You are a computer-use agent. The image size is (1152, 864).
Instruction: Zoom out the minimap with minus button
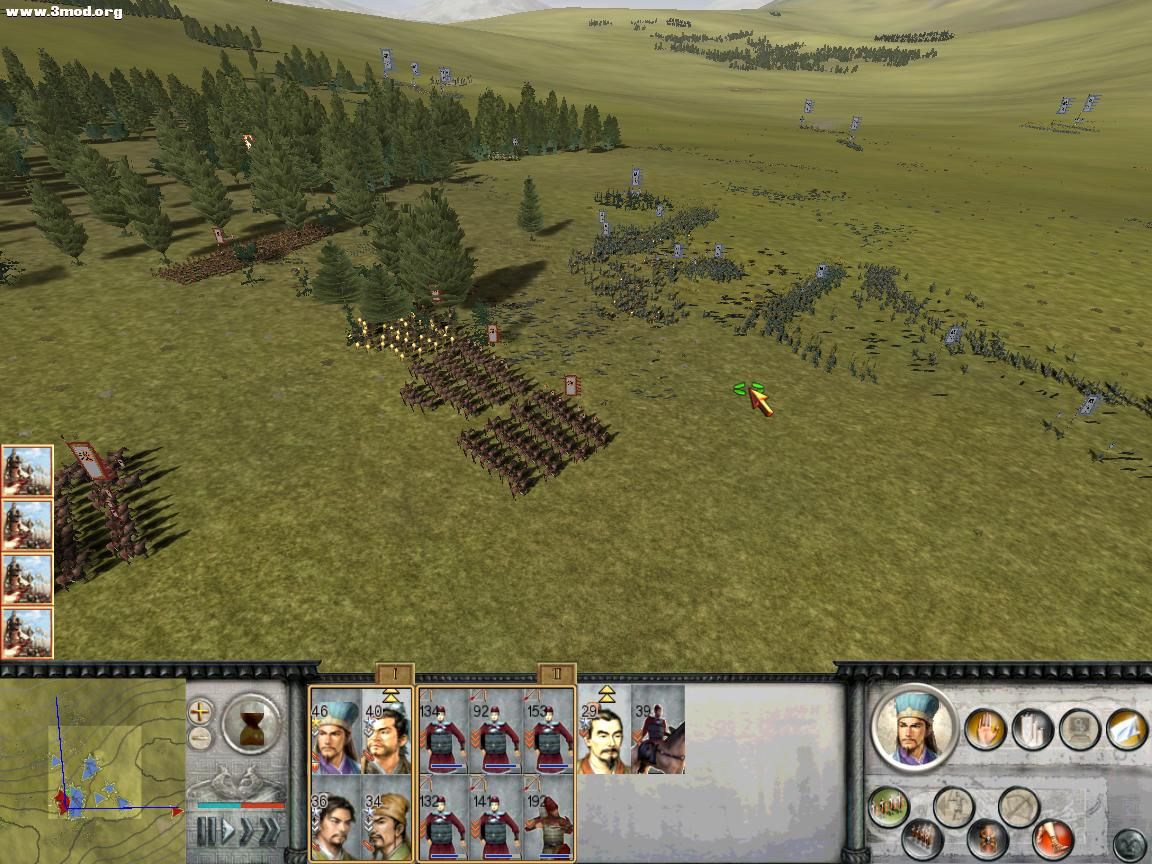click(201, 740)
